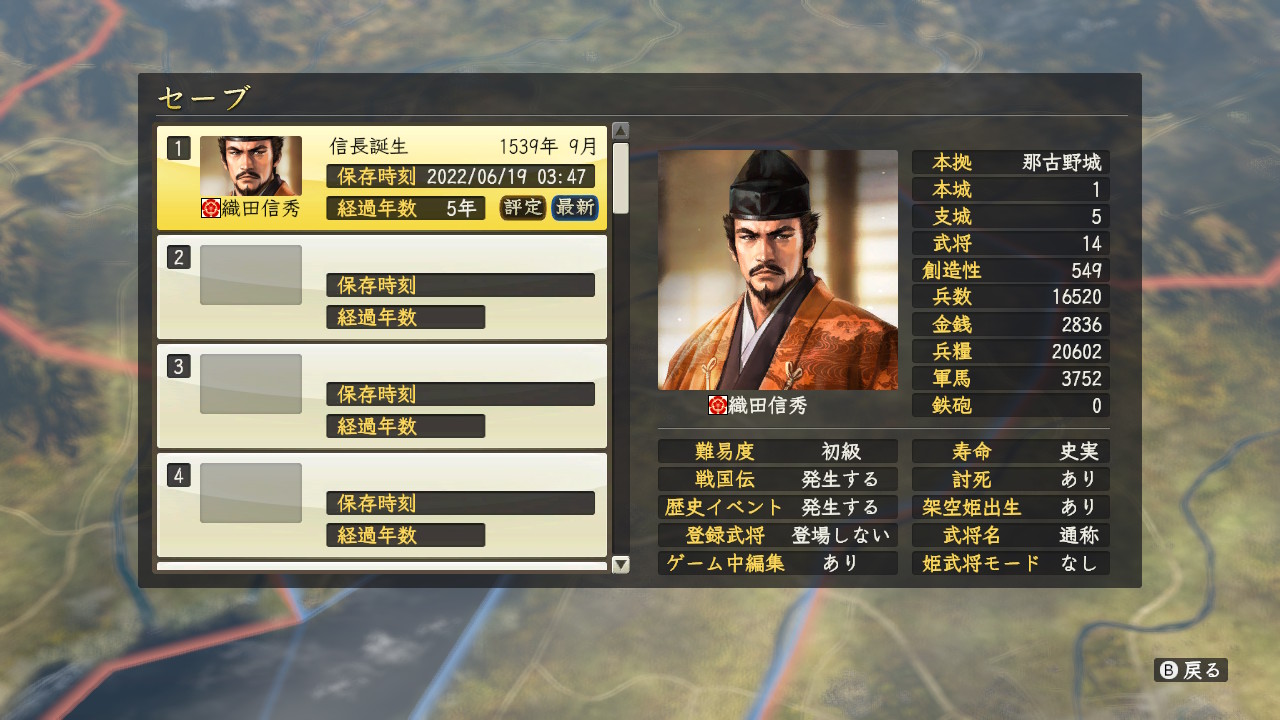Open the 難易度 difficulty selector showing 初級
Viewport: 1280px width, 720px height.
tap(778, 451)
